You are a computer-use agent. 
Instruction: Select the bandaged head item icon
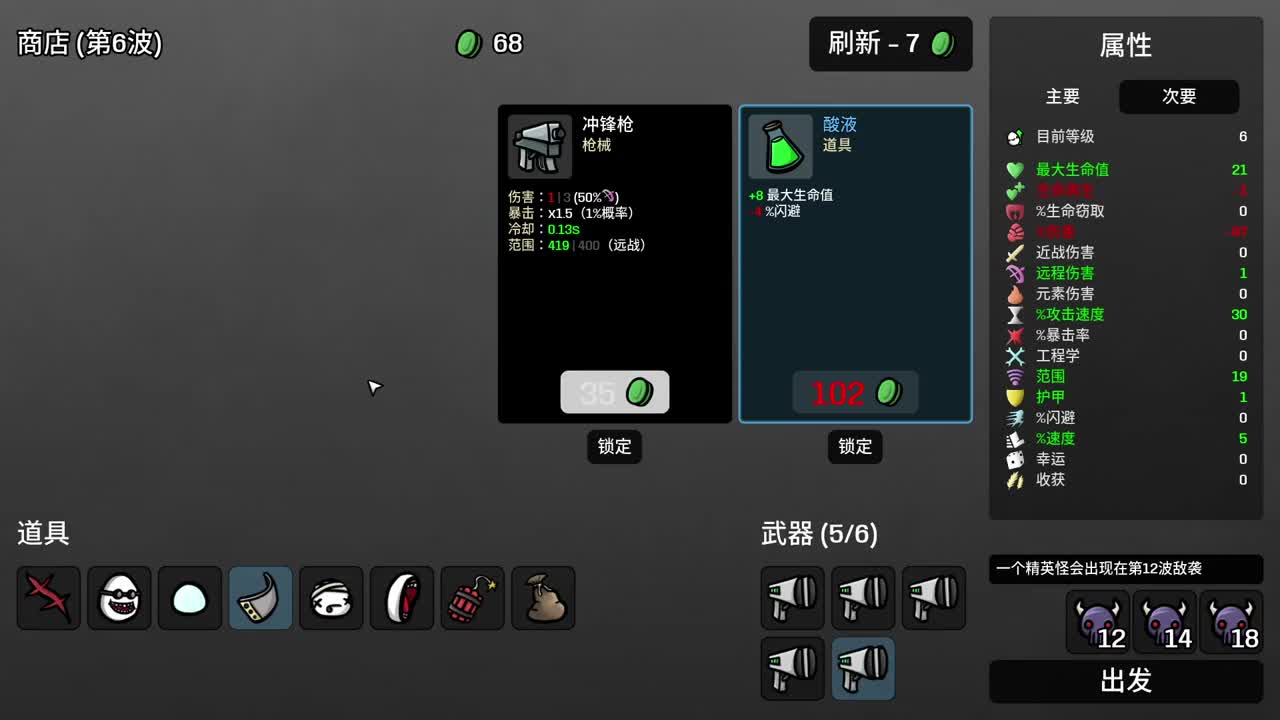coord(331,598)
